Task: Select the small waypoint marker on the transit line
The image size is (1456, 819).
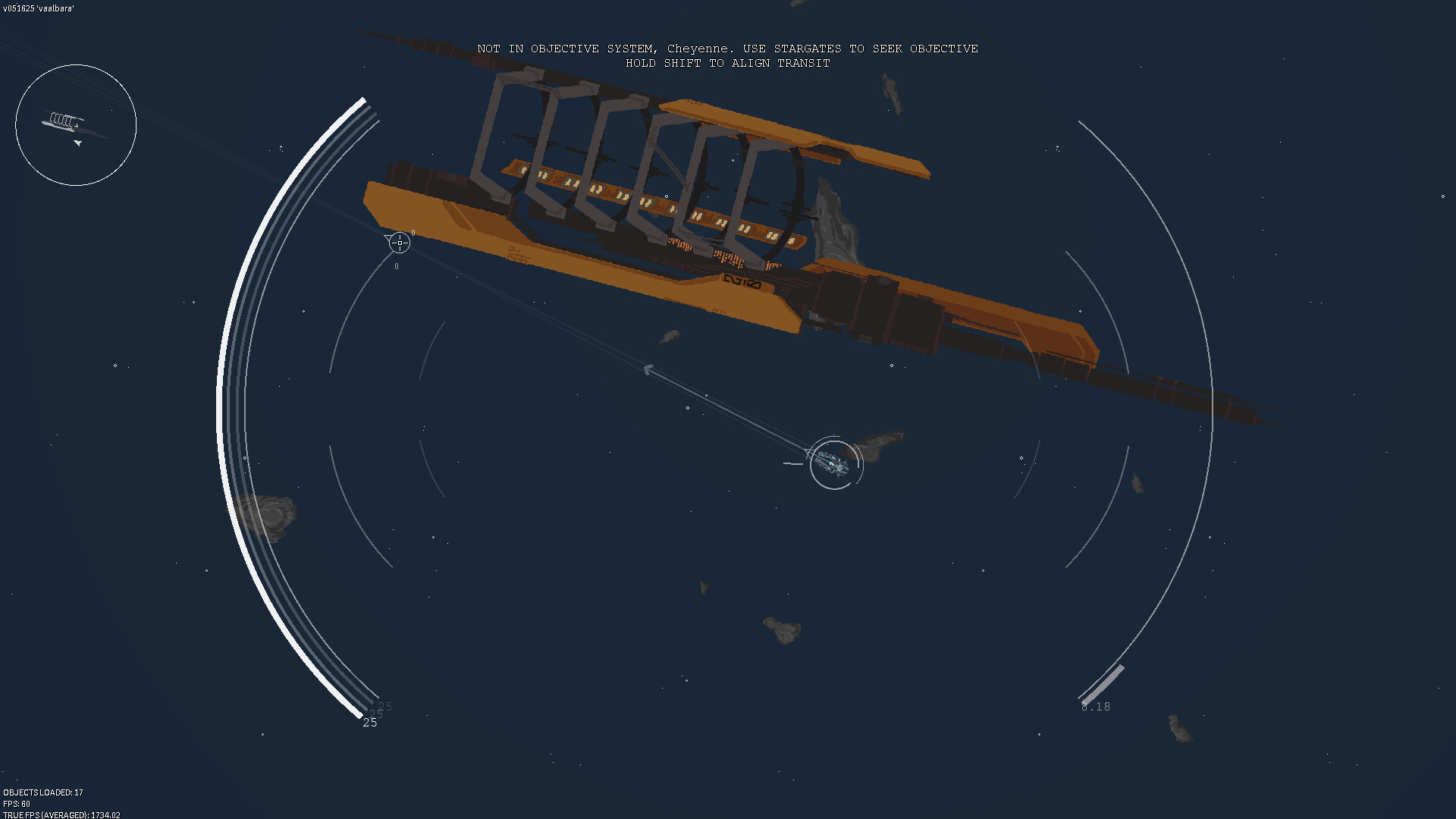Action: 648,369
